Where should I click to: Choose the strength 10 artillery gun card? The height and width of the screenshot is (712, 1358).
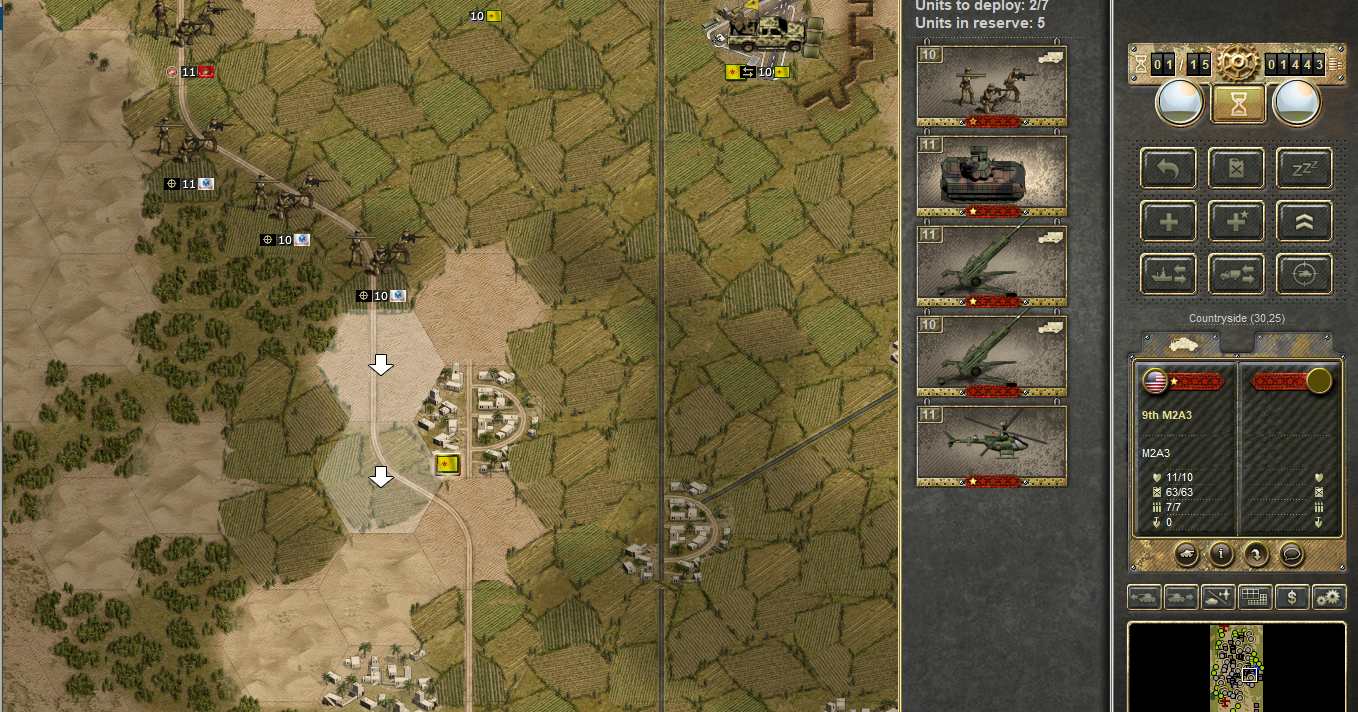tap(991, 356)
